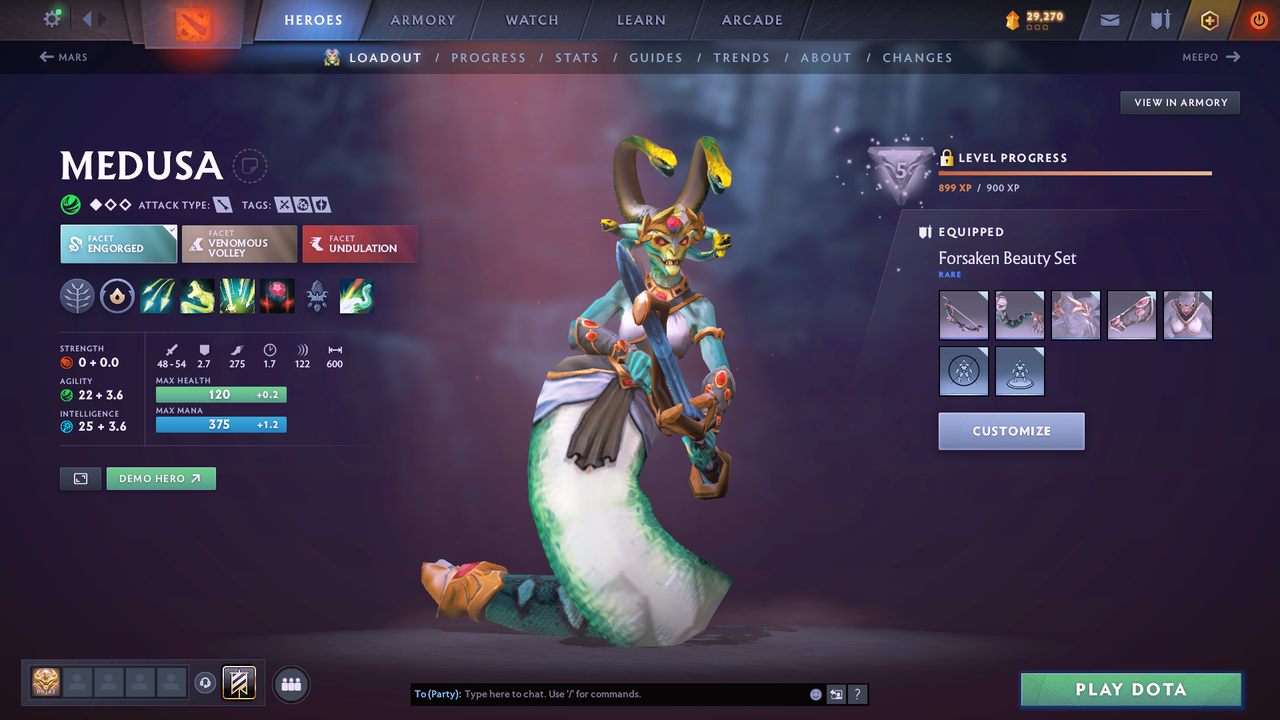The width and height of the screenshot is (1280, 720).
Task: Open the Mystic Snake ability icon
Action: tap(196, 295)
